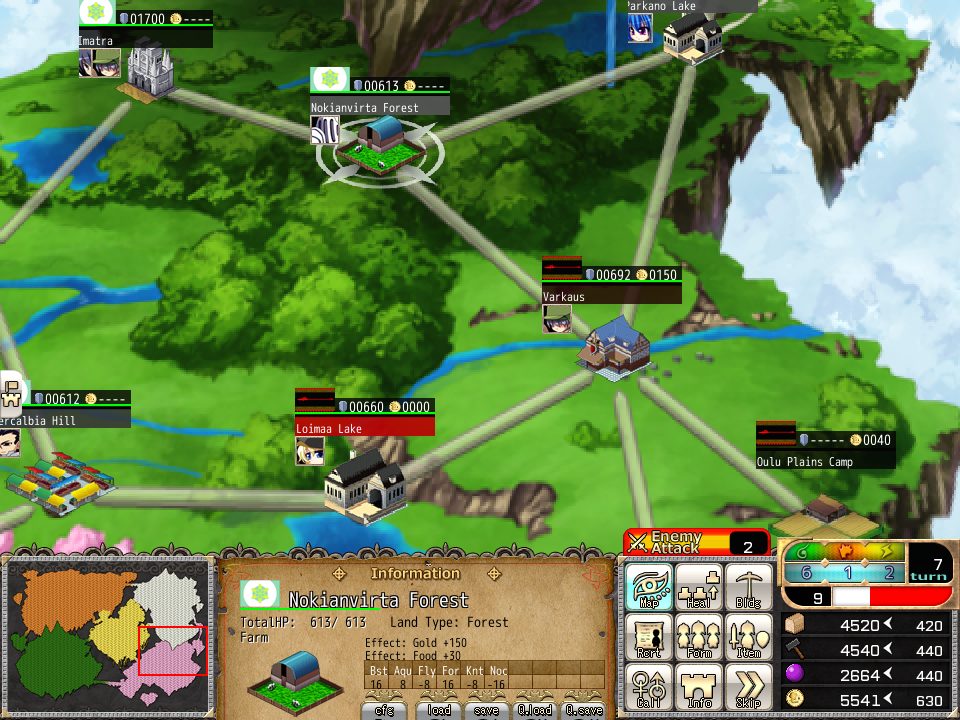Open the Map view button
The height and width of the screenshot is (720, 960).
649,587
